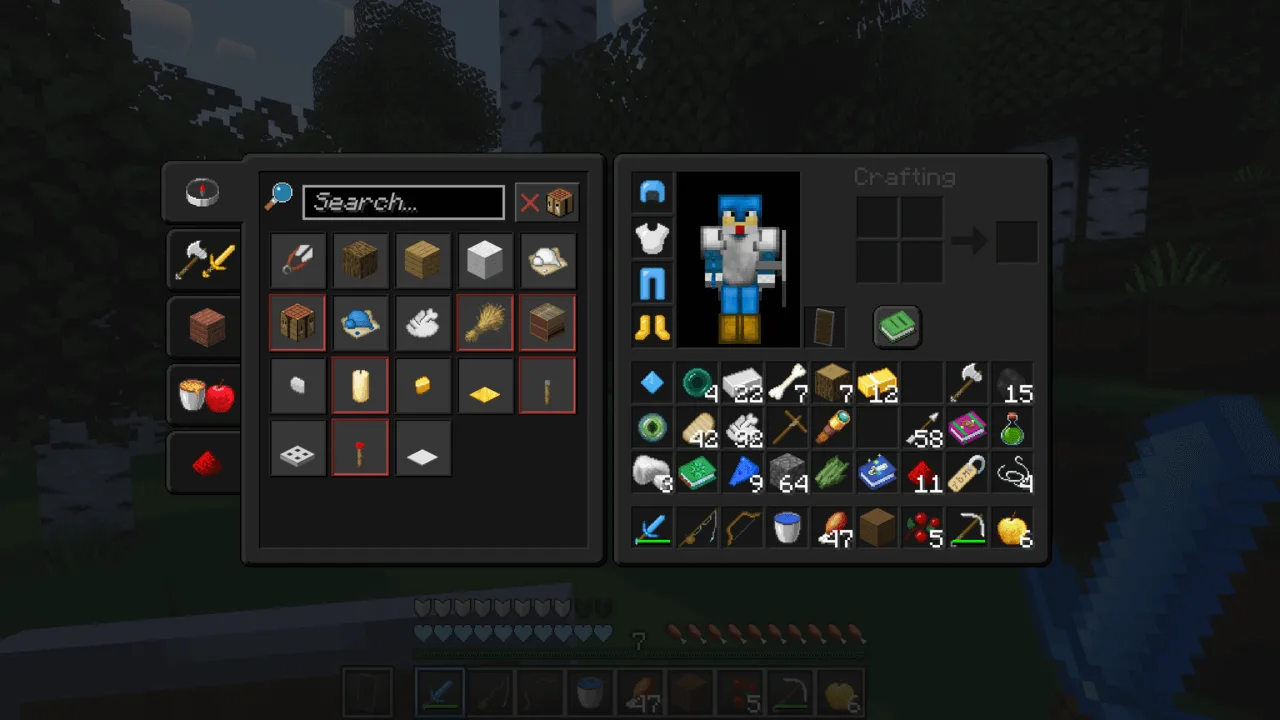Select the compass search tab
Screen dimensions: 1280x720
pyautogui.click(x=202, y=193)
